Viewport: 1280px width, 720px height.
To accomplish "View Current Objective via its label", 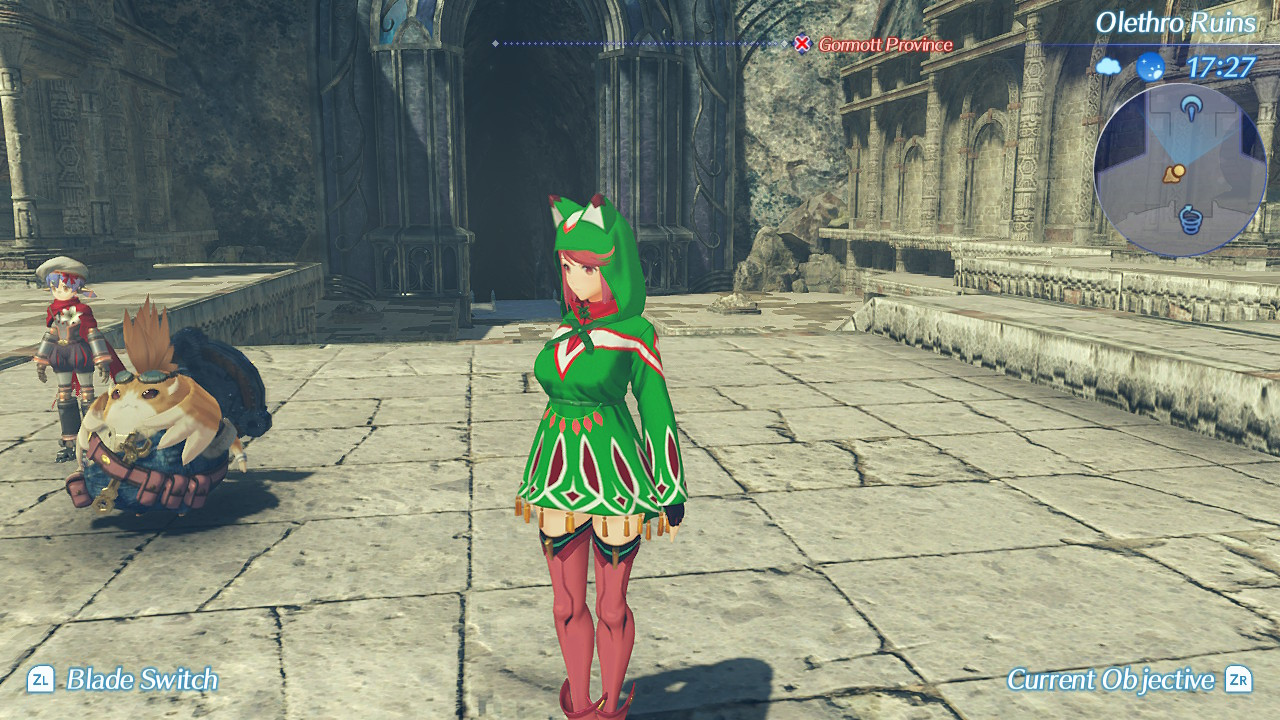I will [x=1108, y=677].
